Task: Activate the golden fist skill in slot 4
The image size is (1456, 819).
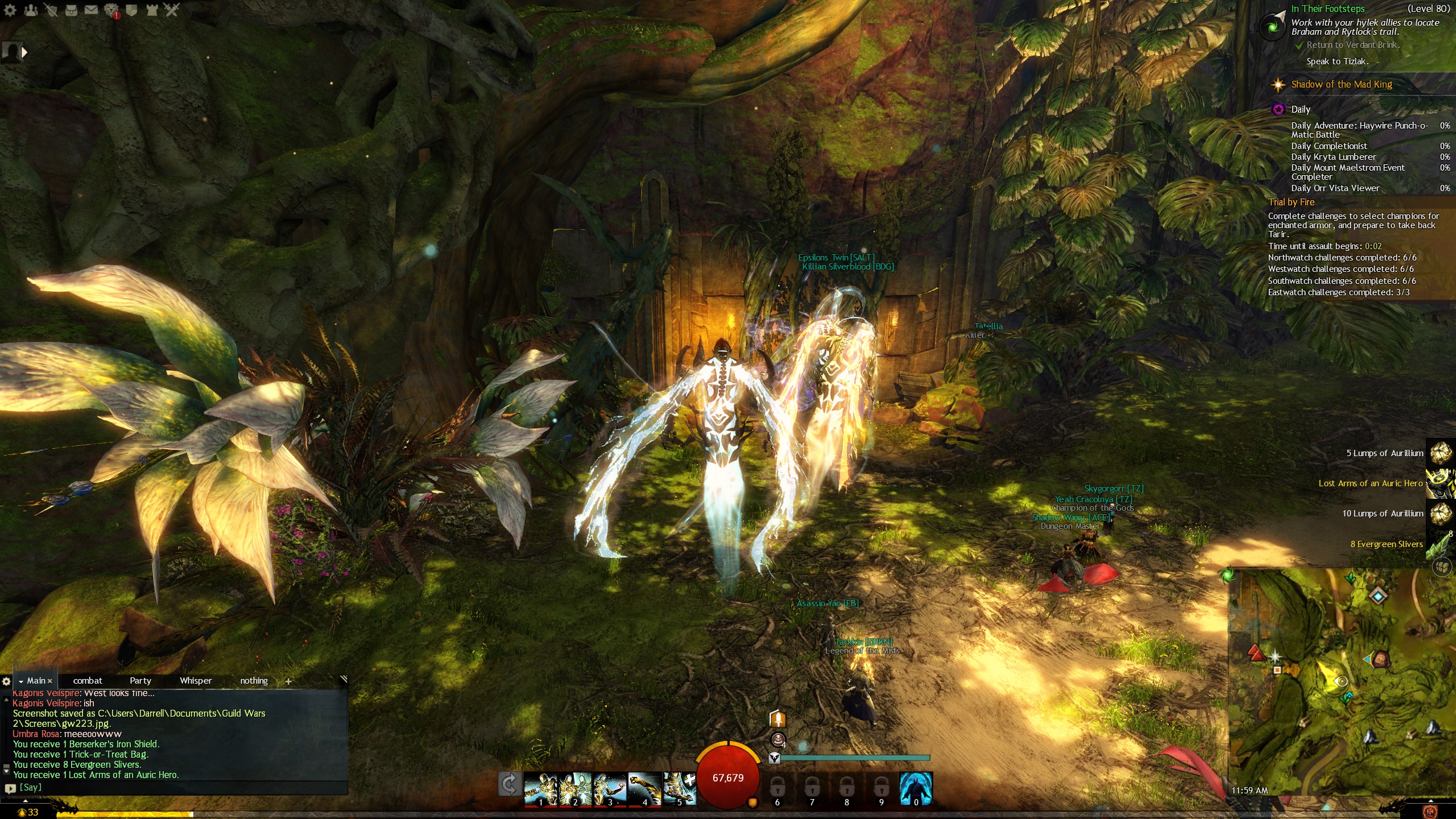Action: (x=644, y=788)
